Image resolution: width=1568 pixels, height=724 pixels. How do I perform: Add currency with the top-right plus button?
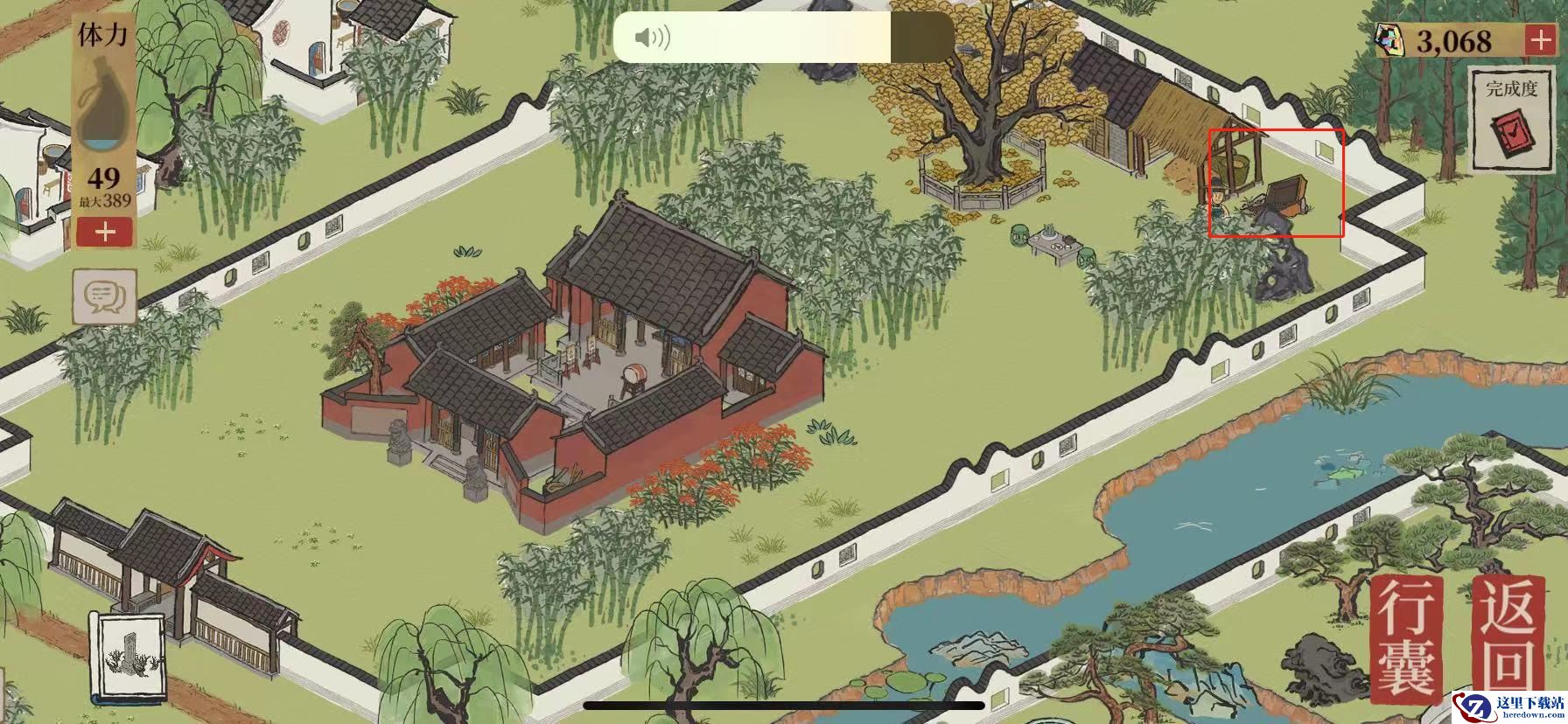1539,40
